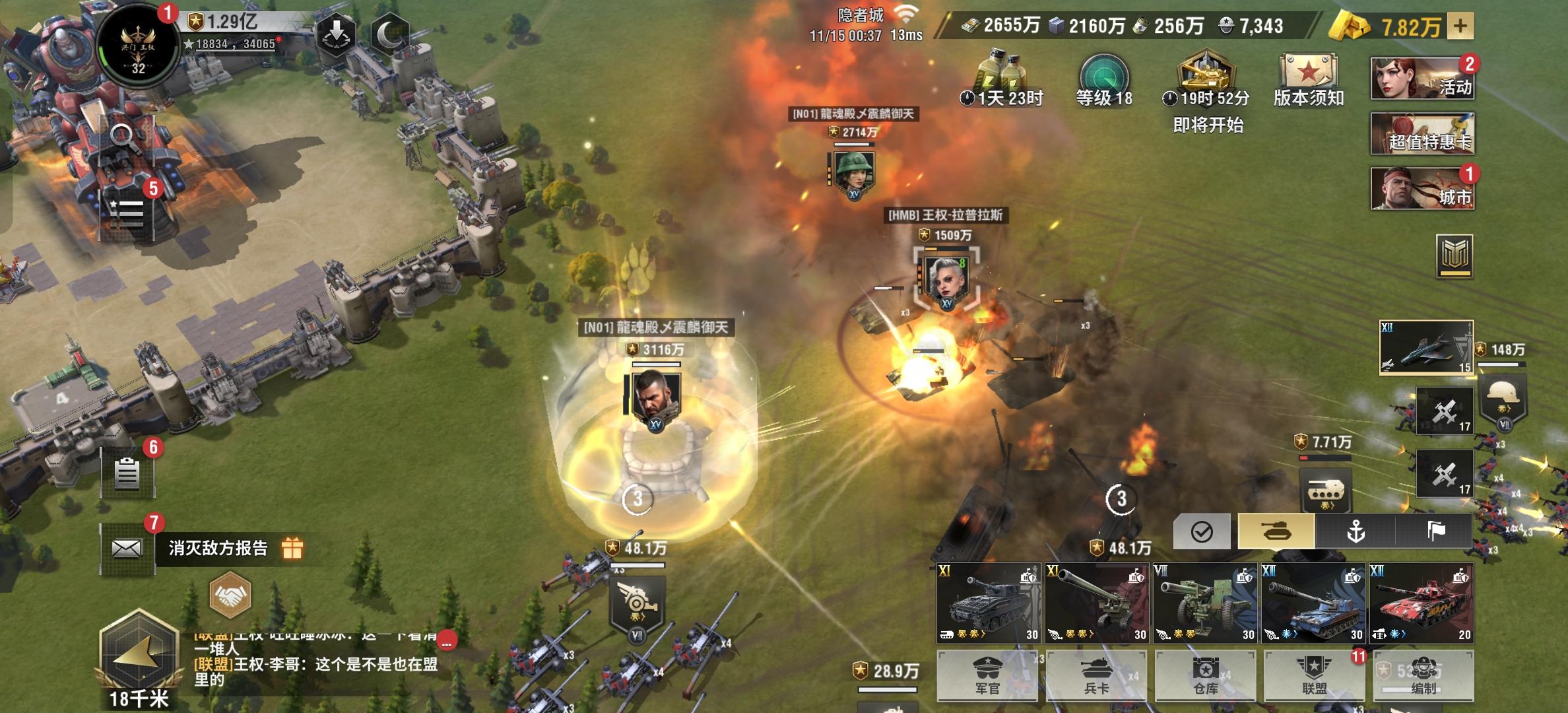Open the 编制 formation menu
Screen dimensions: 1568x713
pyautogui.click(x=1423, y=675)
